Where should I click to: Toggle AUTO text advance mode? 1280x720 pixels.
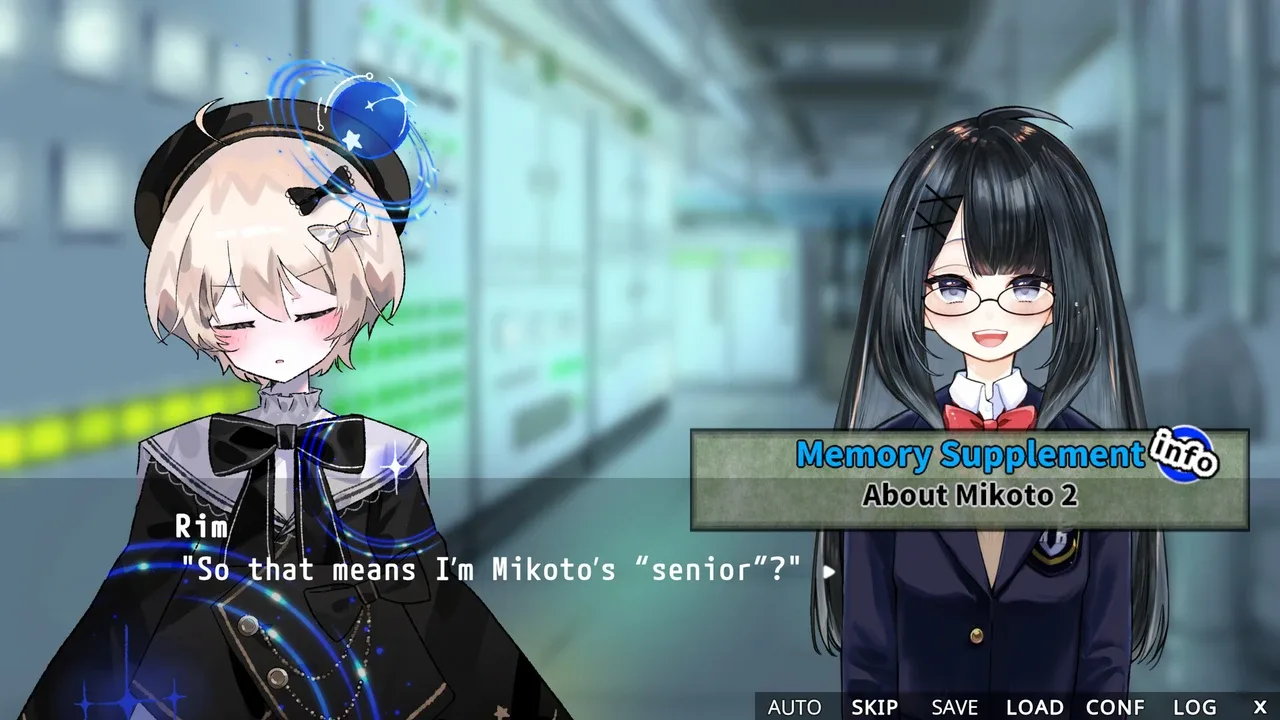[x=794, y=707]
